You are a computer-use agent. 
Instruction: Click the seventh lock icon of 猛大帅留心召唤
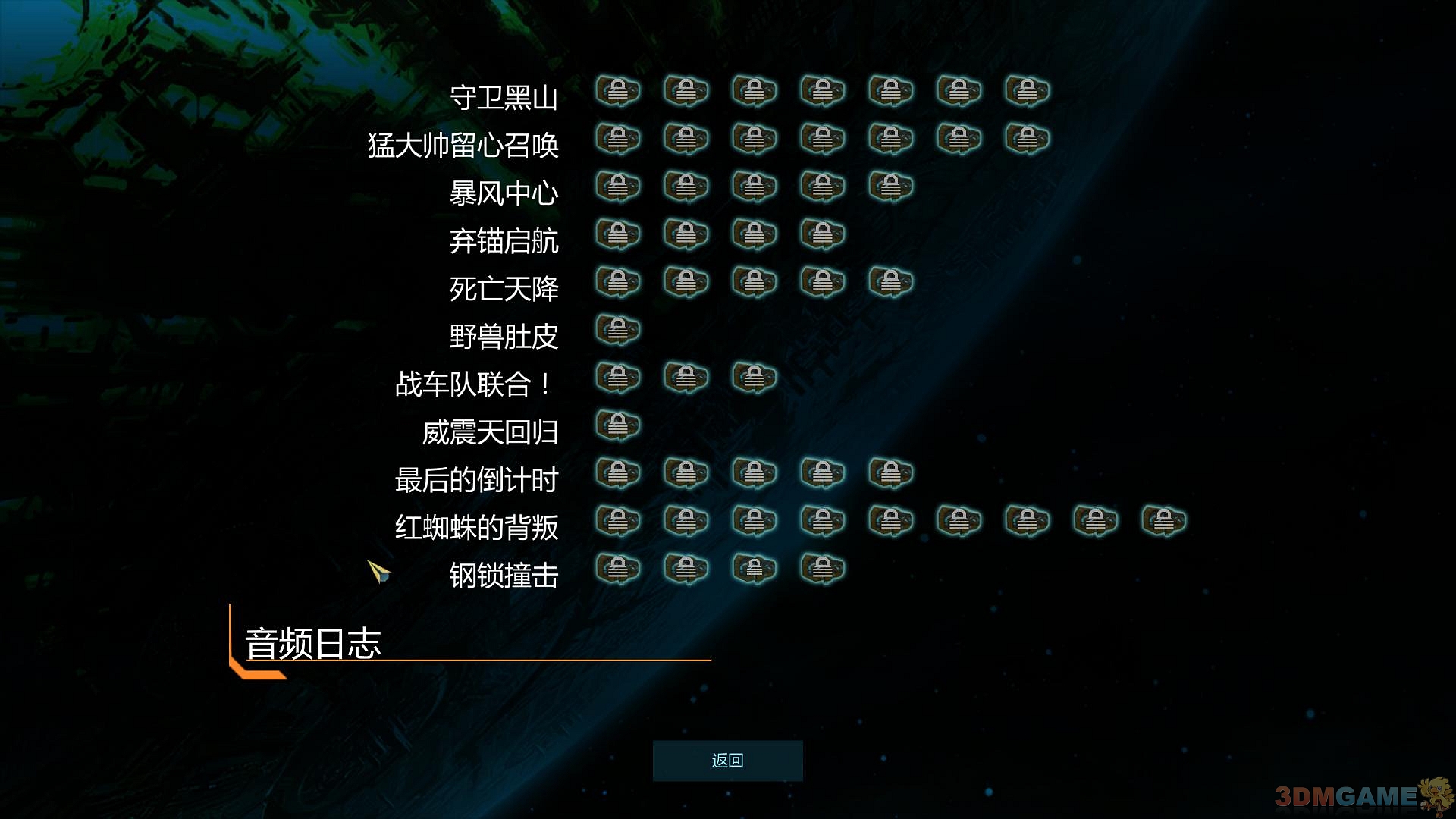pyautogui.click(x=1028, y=139)
